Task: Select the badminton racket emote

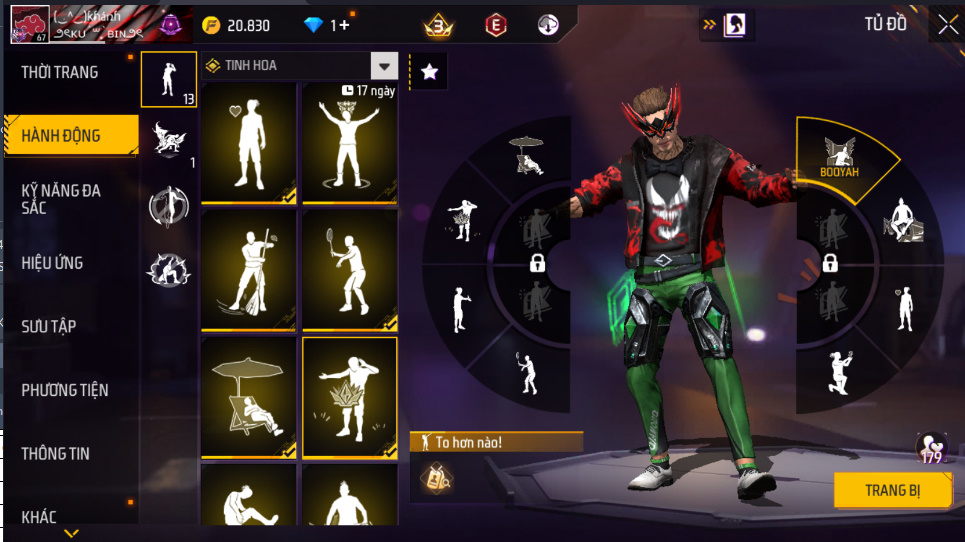Action: [349, 268]
